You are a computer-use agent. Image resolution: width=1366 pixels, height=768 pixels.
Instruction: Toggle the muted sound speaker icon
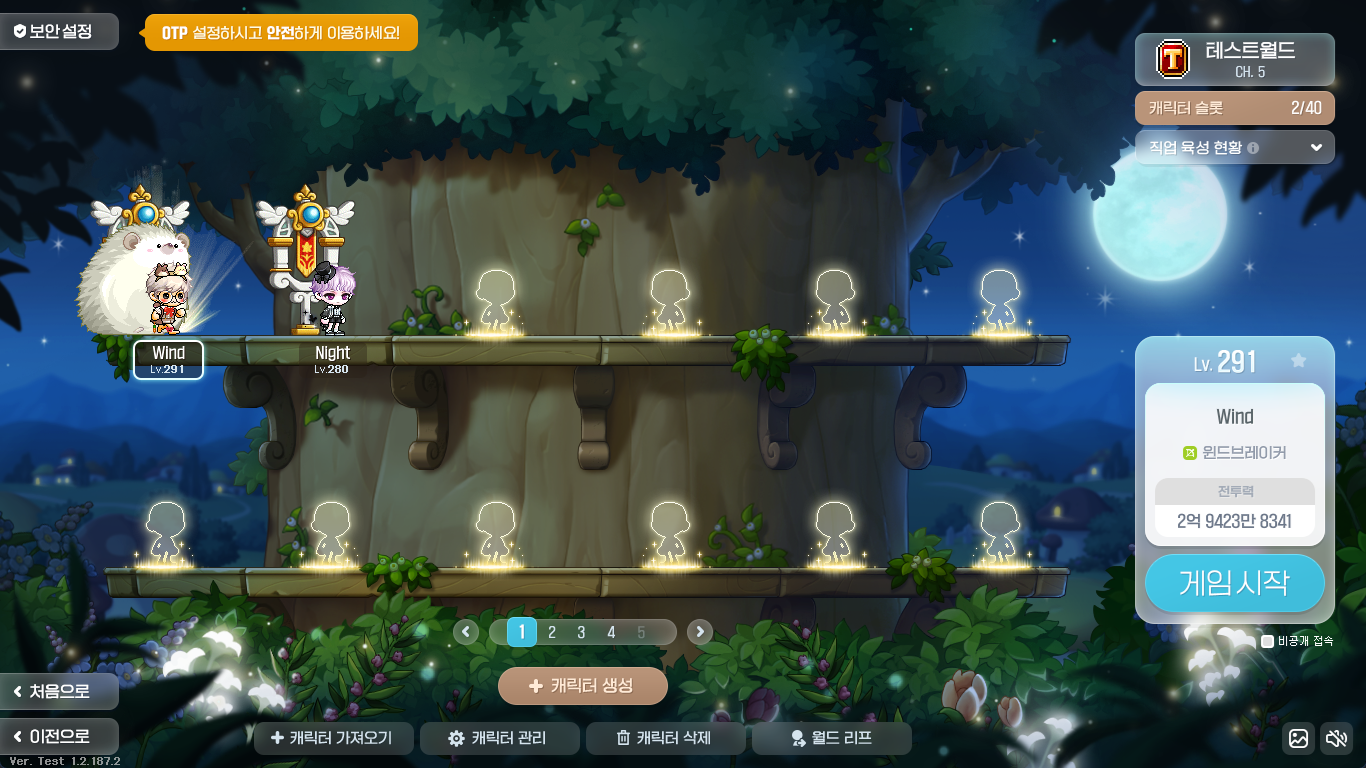point(1336,738)
